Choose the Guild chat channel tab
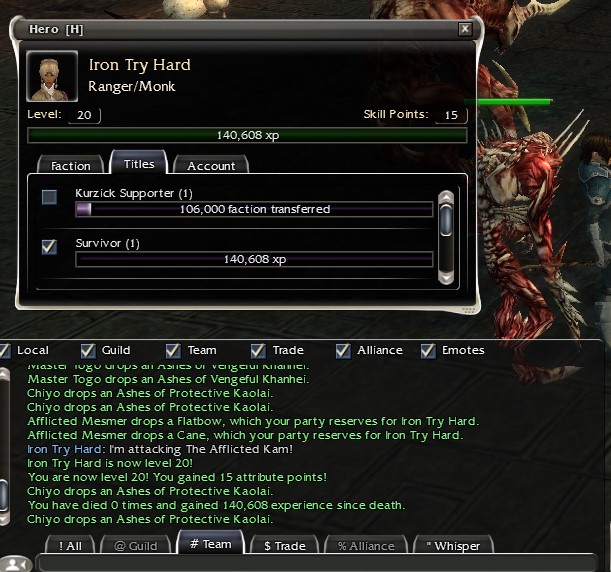Viewport: 611px width, 572px height. click(x=135, y=546)
